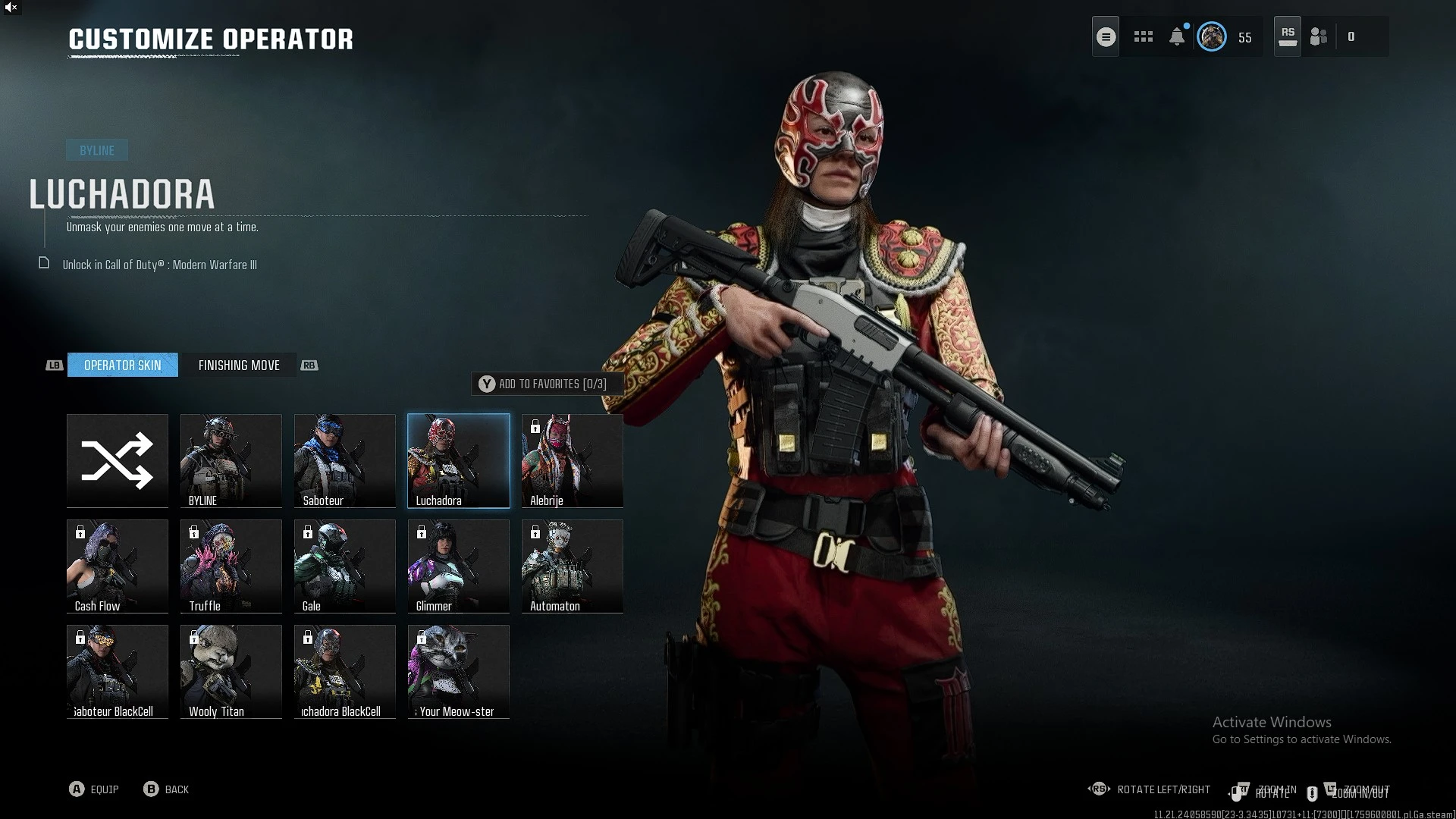
Task: Select the Luchadora skin tile
Action: point(459,460)
